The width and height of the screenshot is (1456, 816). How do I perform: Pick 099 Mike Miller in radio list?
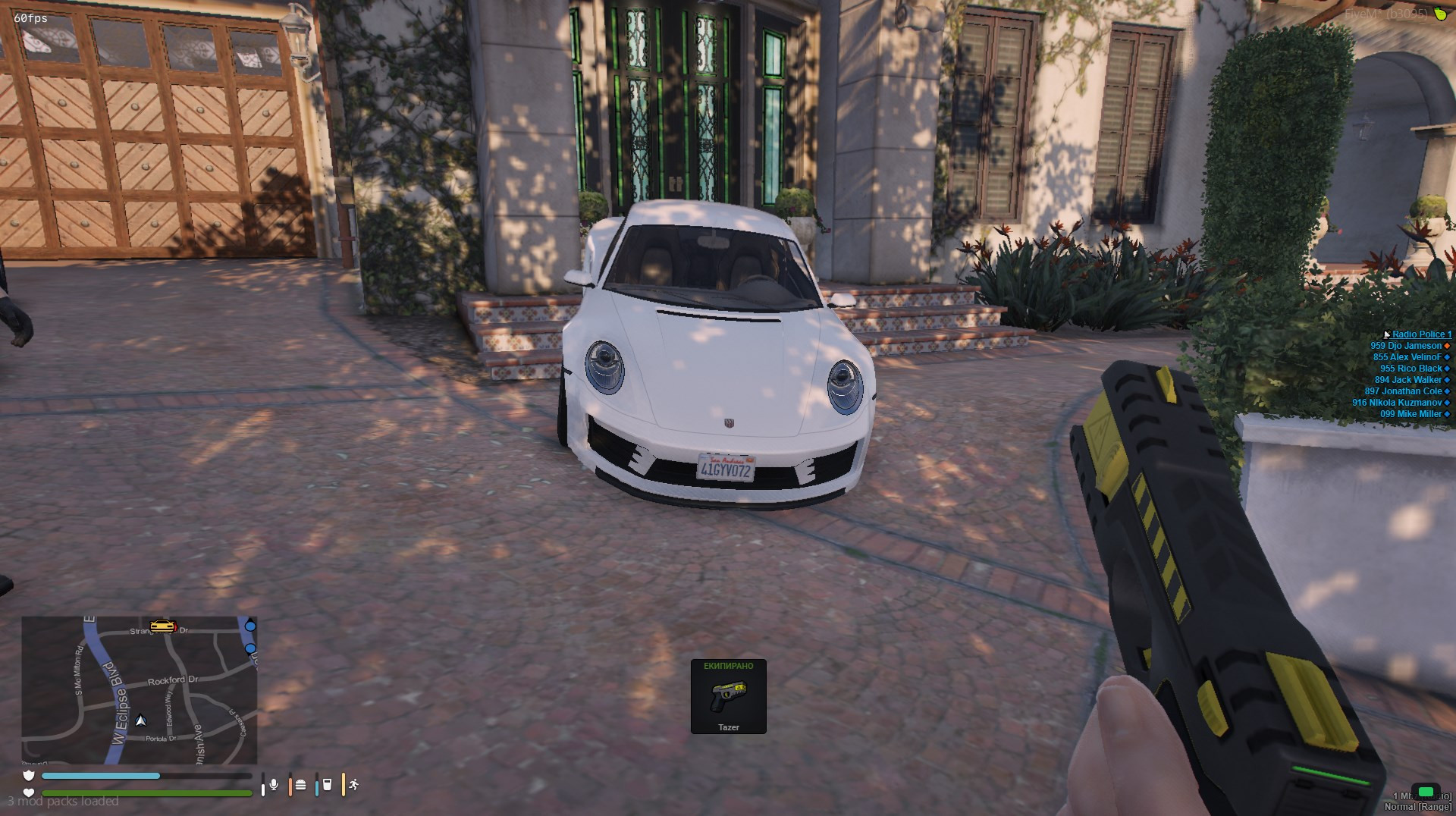point(1410,414)
